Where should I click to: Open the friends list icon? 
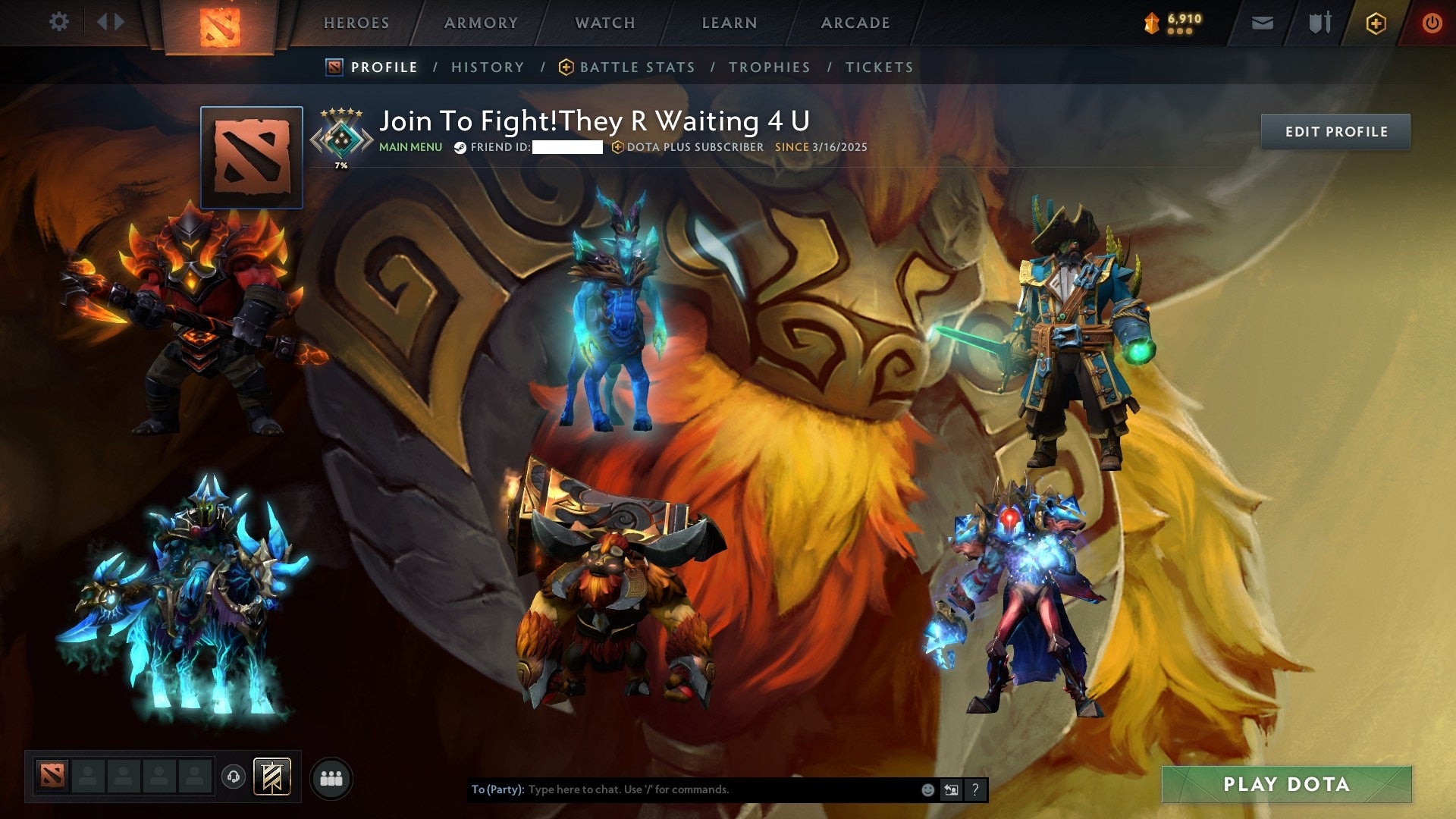pos(331,778)
